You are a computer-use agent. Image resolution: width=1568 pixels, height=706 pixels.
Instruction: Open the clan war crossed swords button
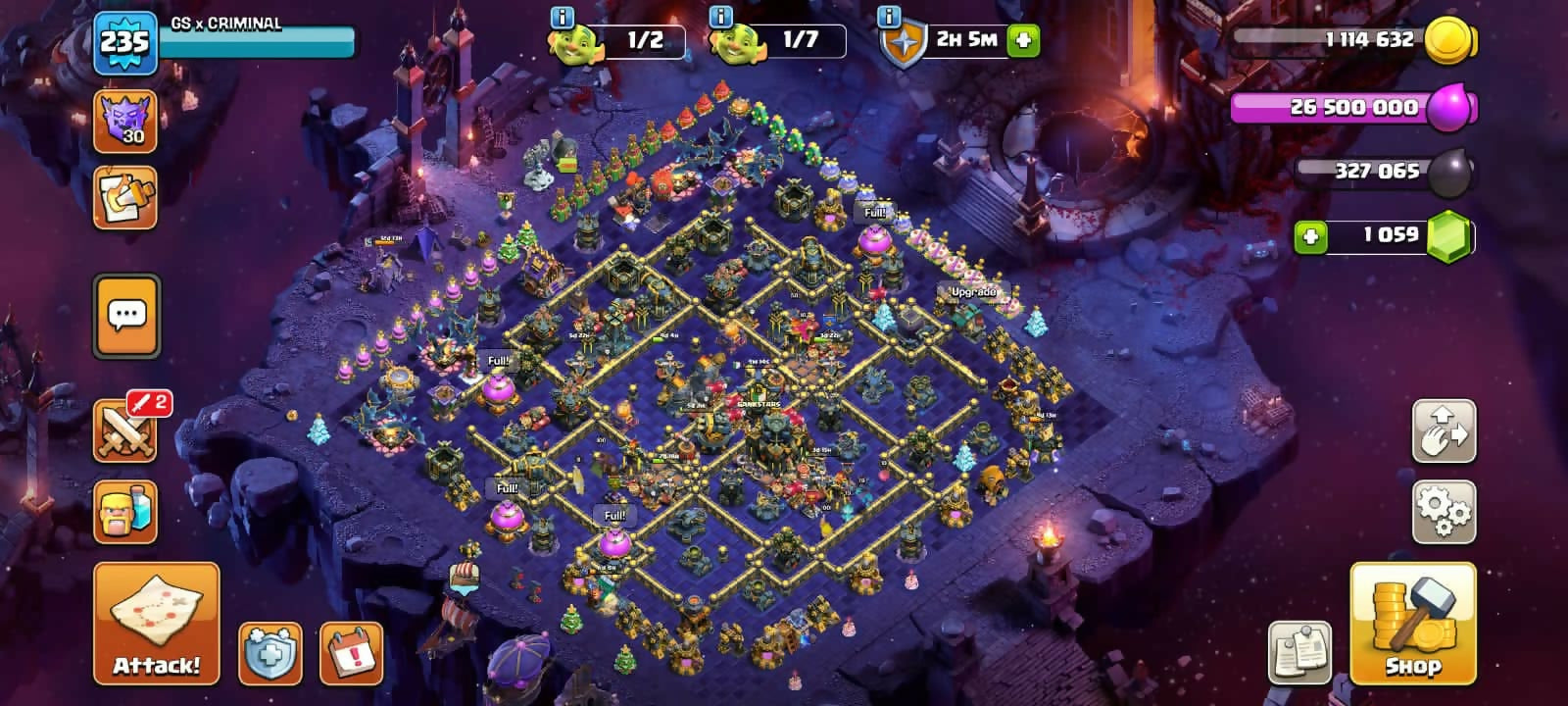click(125, 430)
